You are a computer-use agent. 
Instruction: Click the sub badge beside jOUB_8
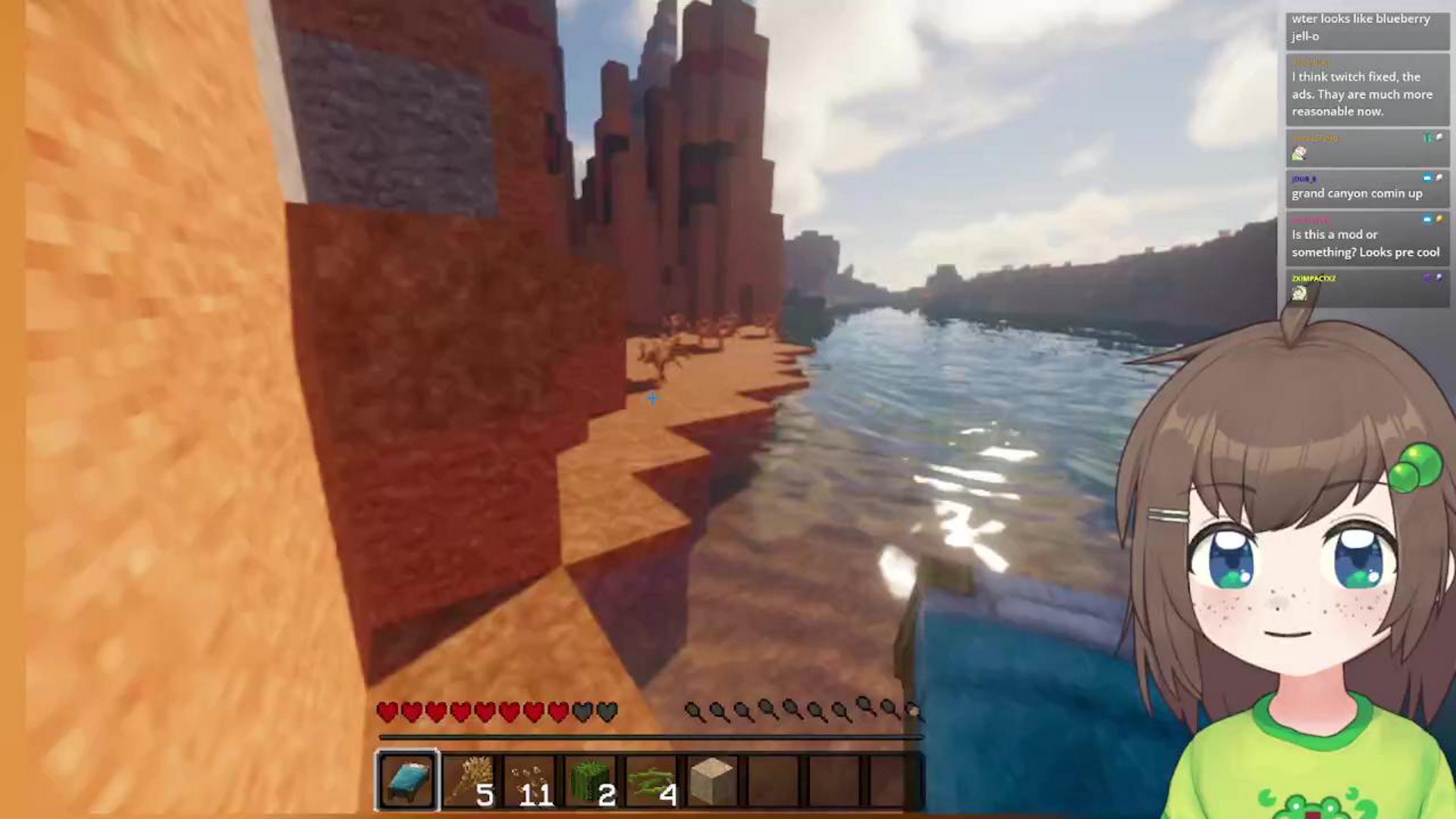[1426, 177]
